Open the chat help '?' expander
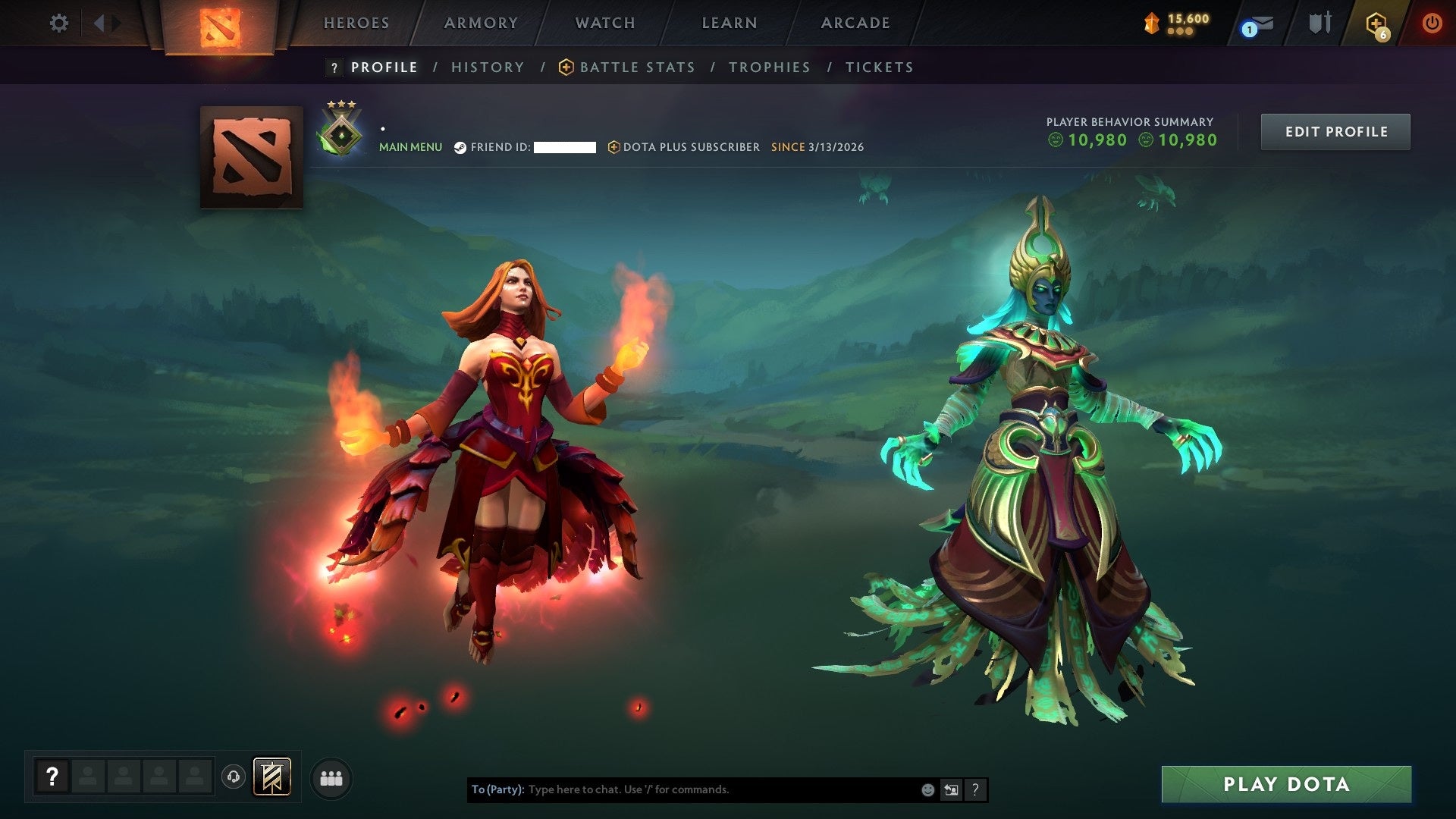 (x=975, y=789)
